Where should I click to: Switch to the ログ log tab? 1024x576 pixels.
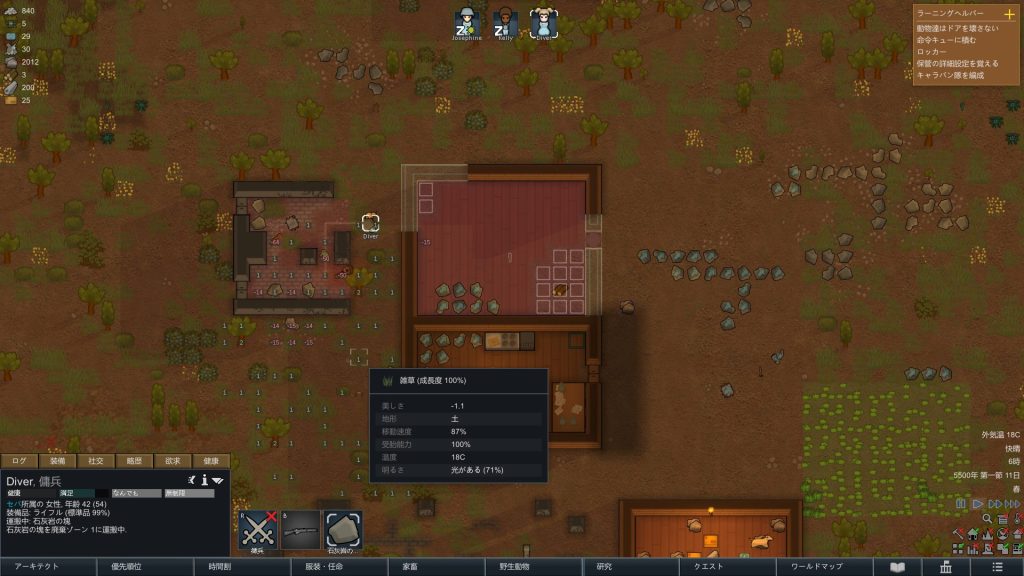pos(19,461)
